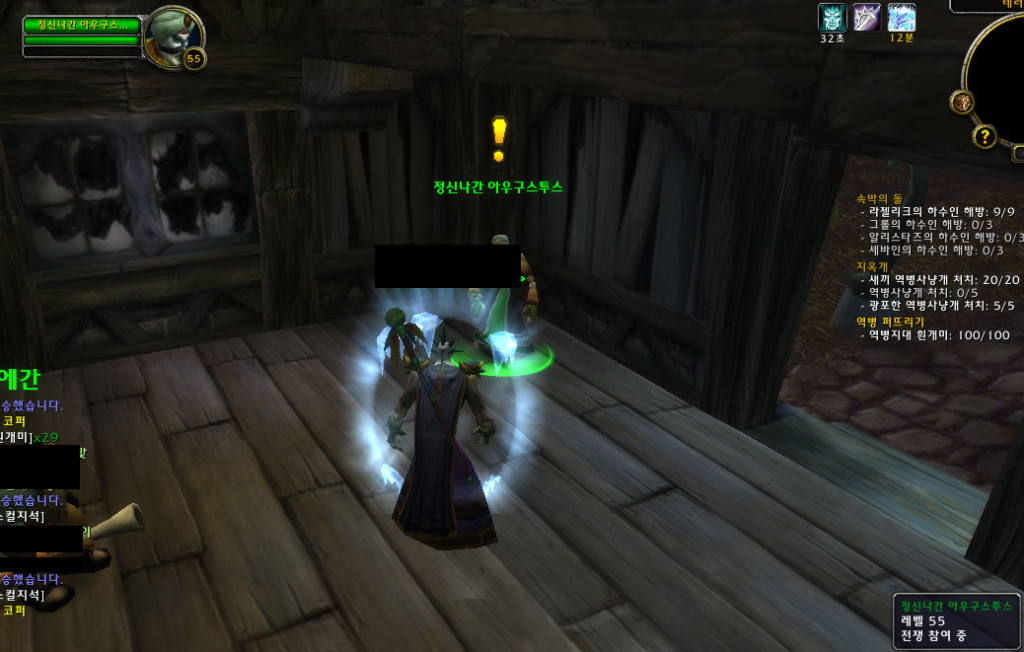This screenshot has width=1024, height=652.
Task: Open the 역병 퍼뜨리기 quest from the tracker
Action: 890,321
